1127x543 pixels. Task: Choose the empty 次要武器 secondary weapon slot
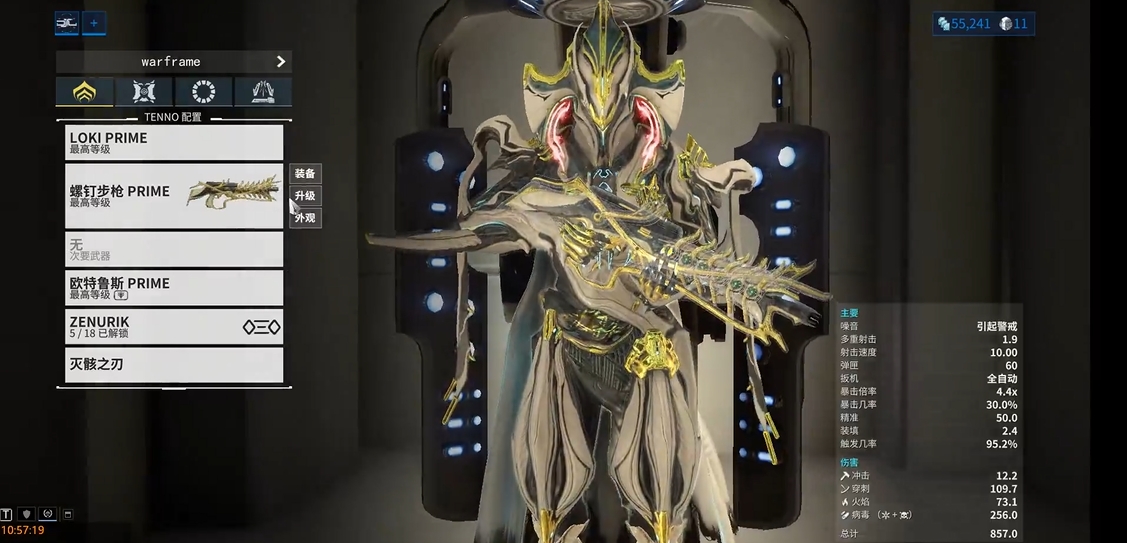coord(174,249)
